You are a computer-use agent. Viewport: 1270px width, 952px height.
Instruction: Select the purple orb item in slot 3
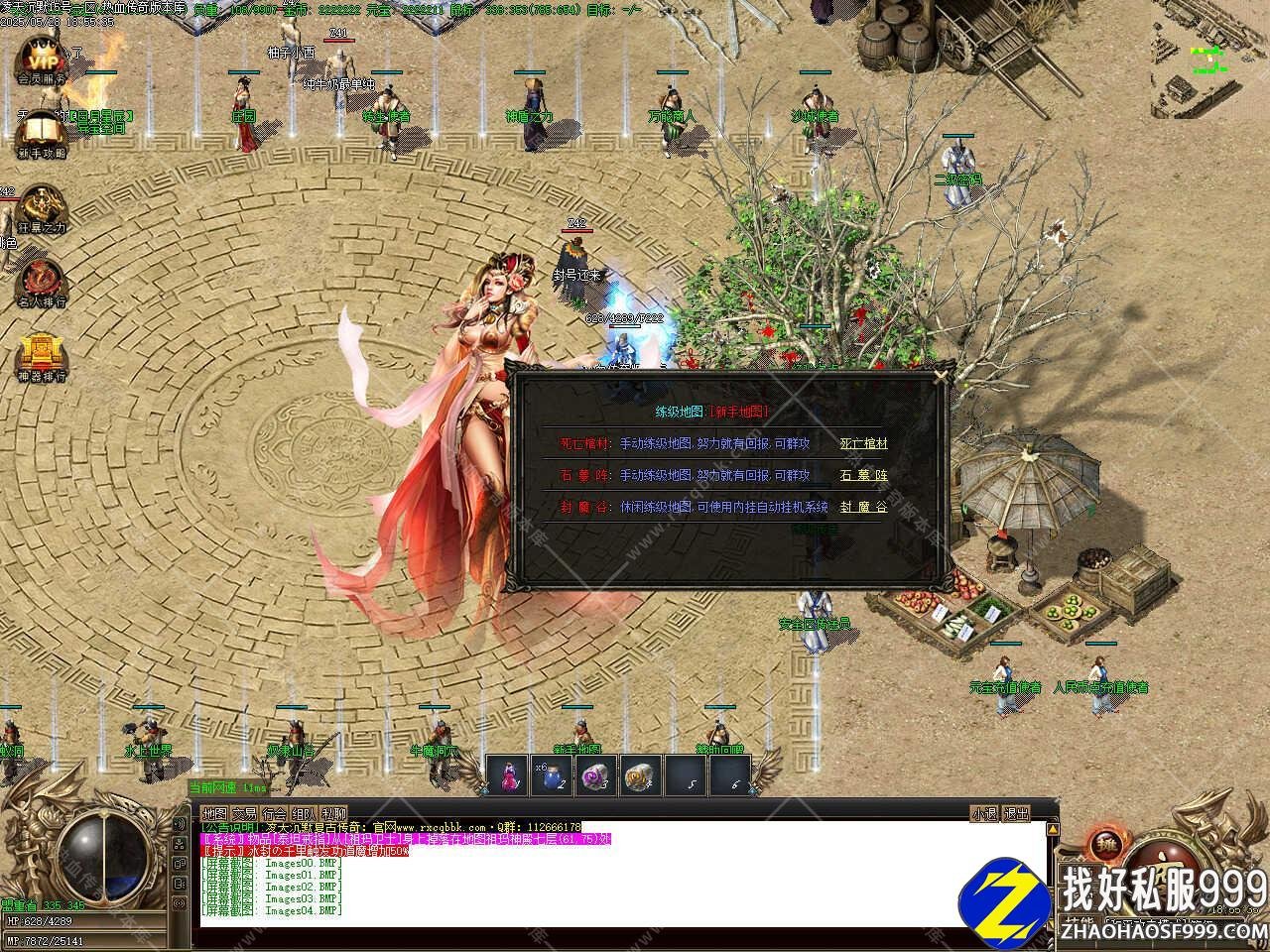click(596, 775)
